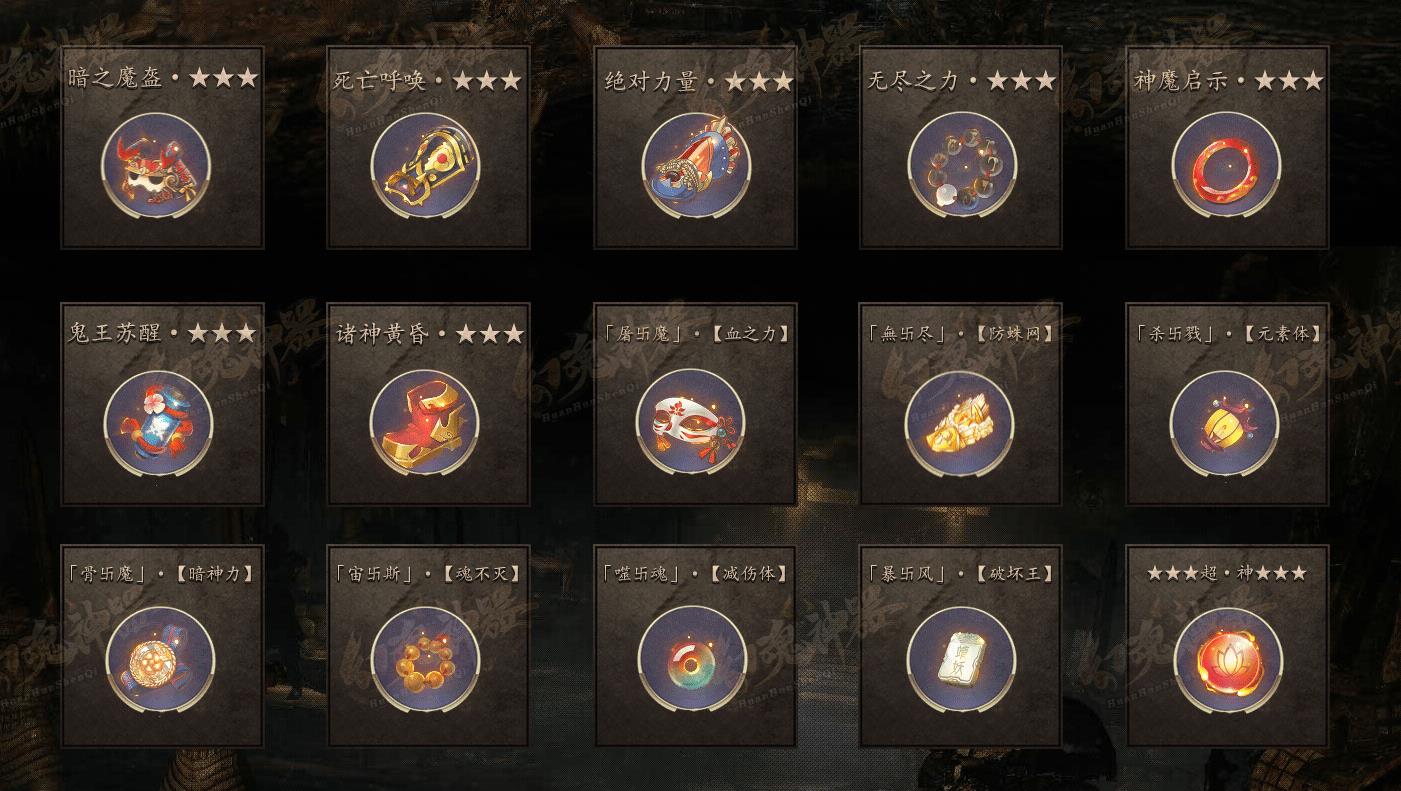Open the 绝对力量 item tile

coord(694,165)
